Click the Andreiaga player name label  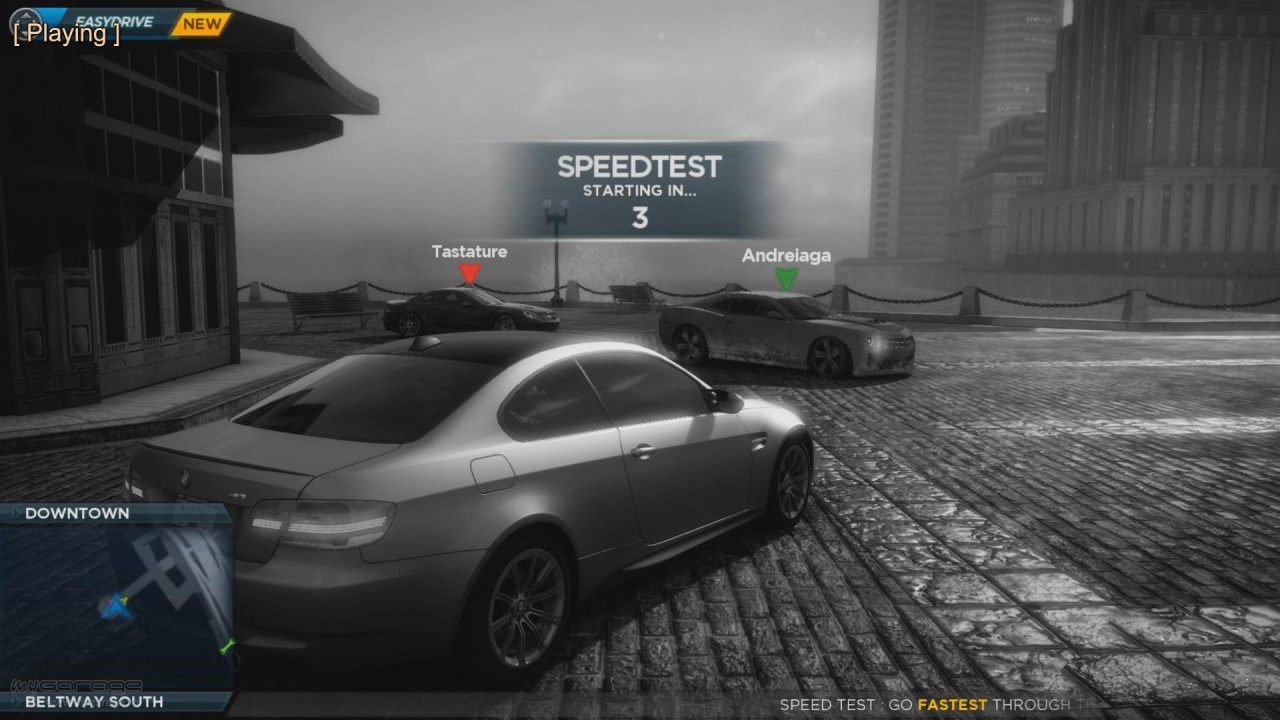click(785, 255)
